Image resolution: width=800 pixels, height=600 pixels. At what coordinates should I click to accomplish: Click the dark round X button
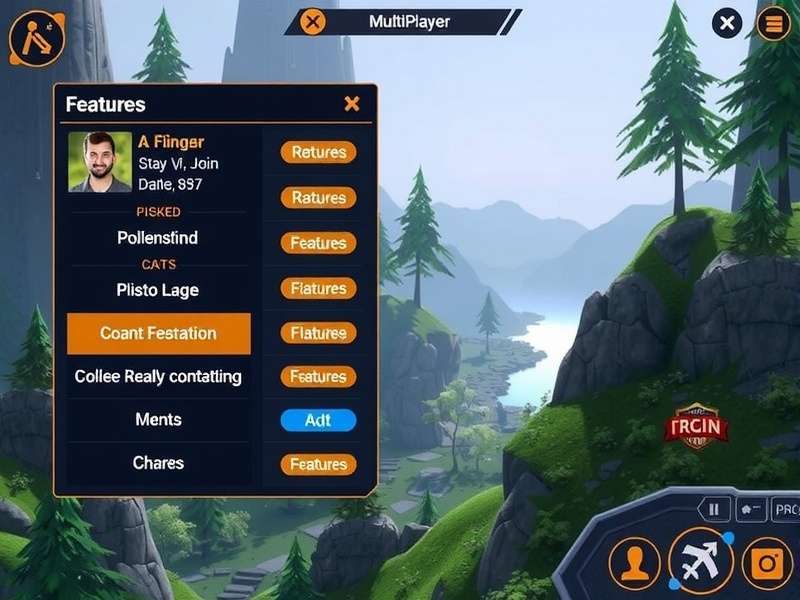coord(727,22)
